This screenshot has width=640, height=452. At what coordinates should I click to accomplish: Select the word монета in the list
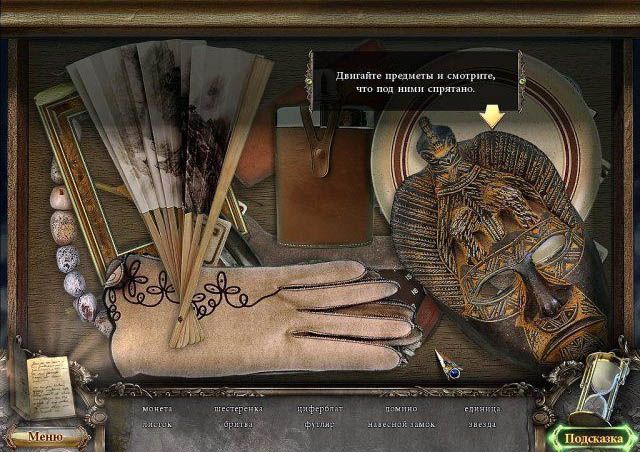click(157, 409)
